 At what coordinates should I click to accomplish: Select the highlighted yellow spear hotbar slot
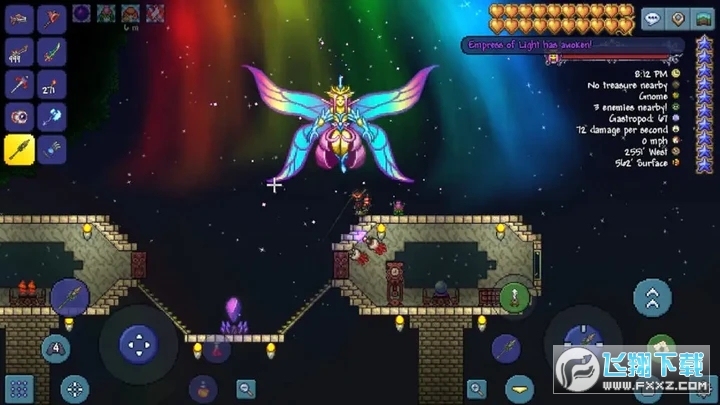pyautogui.click(x=20, y=149)
